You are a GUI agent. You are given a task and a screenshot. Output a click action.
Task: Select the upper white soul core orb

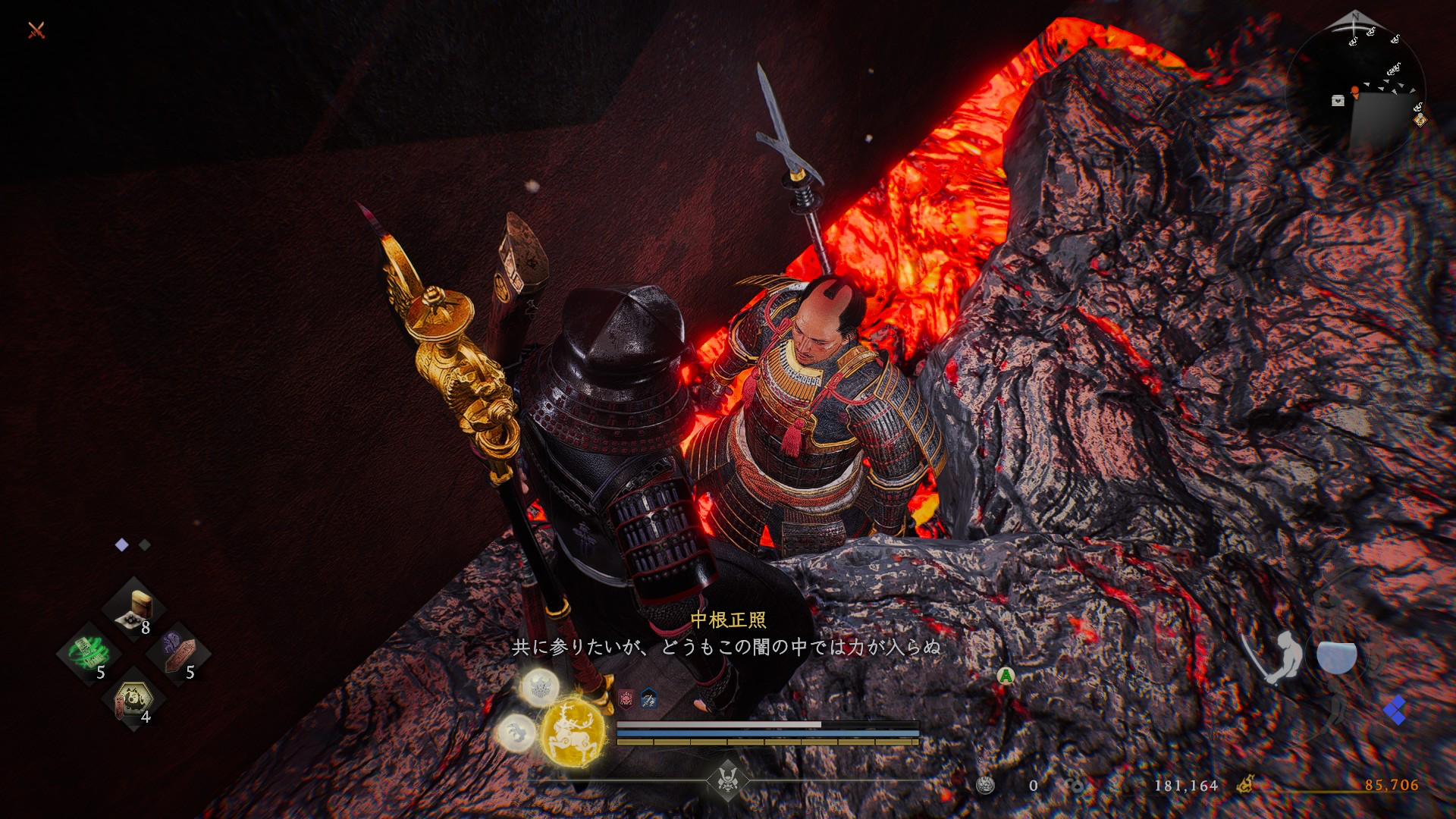(x=540, y=687)
